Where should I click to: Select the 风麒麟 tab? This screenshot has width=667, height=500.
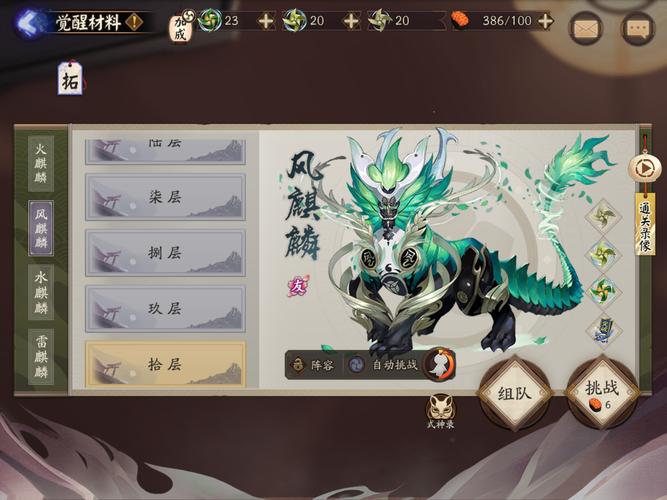click(x=41, y=229)
